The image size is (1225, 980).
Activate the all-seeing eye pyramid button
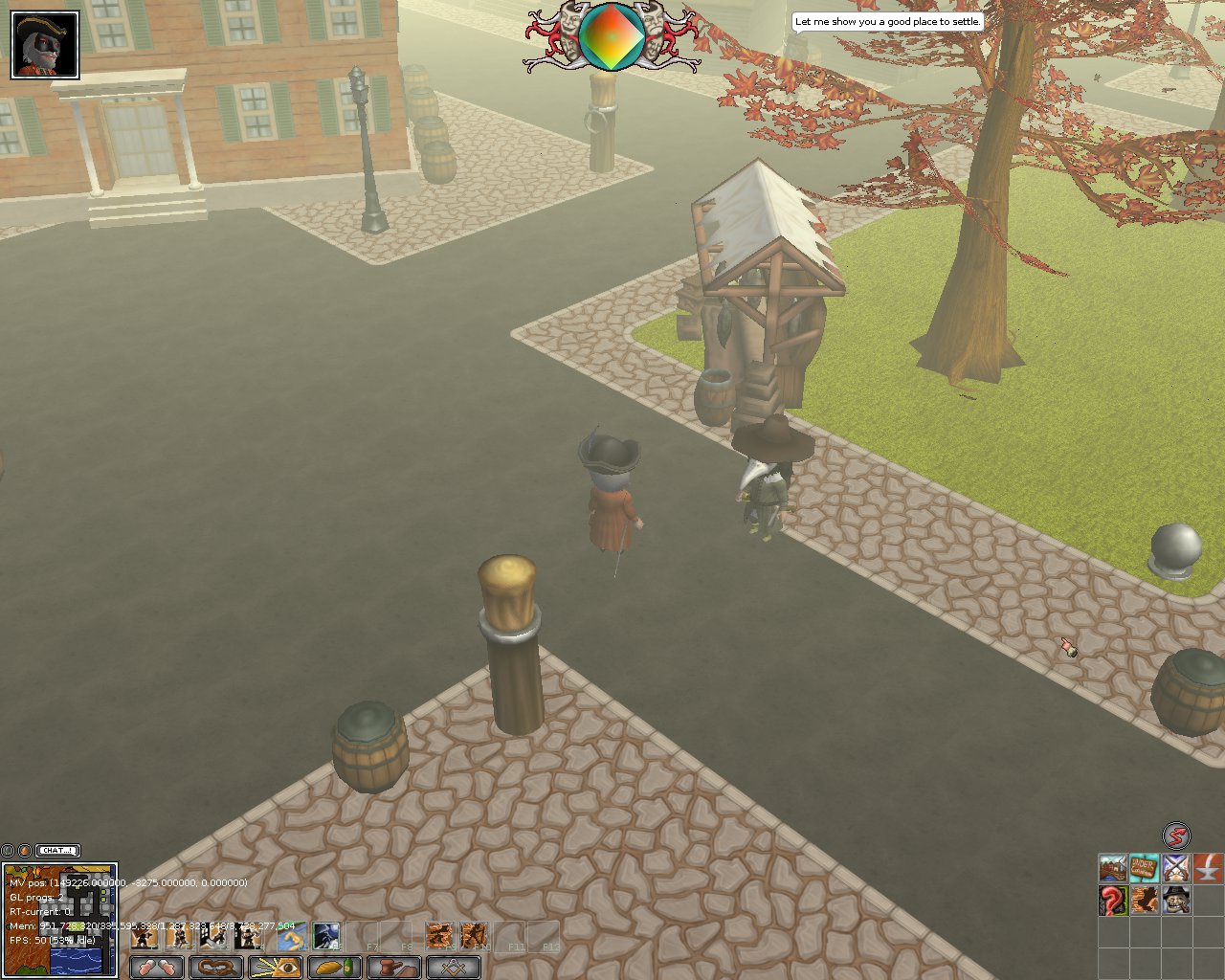(x=275, y=967)
